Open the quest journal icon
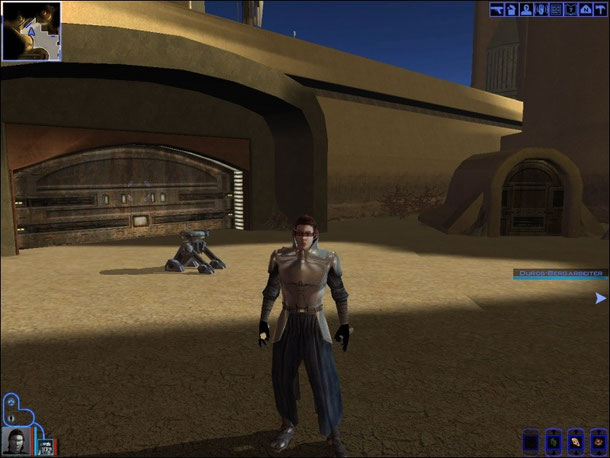The height and width of the screenshot is (458, 610). click(570, 10)
